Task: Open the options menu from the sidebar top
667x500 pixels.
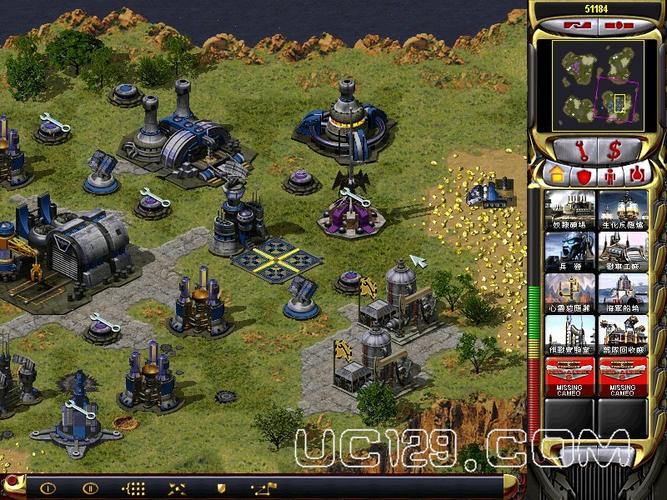Action: click(619, 23)
